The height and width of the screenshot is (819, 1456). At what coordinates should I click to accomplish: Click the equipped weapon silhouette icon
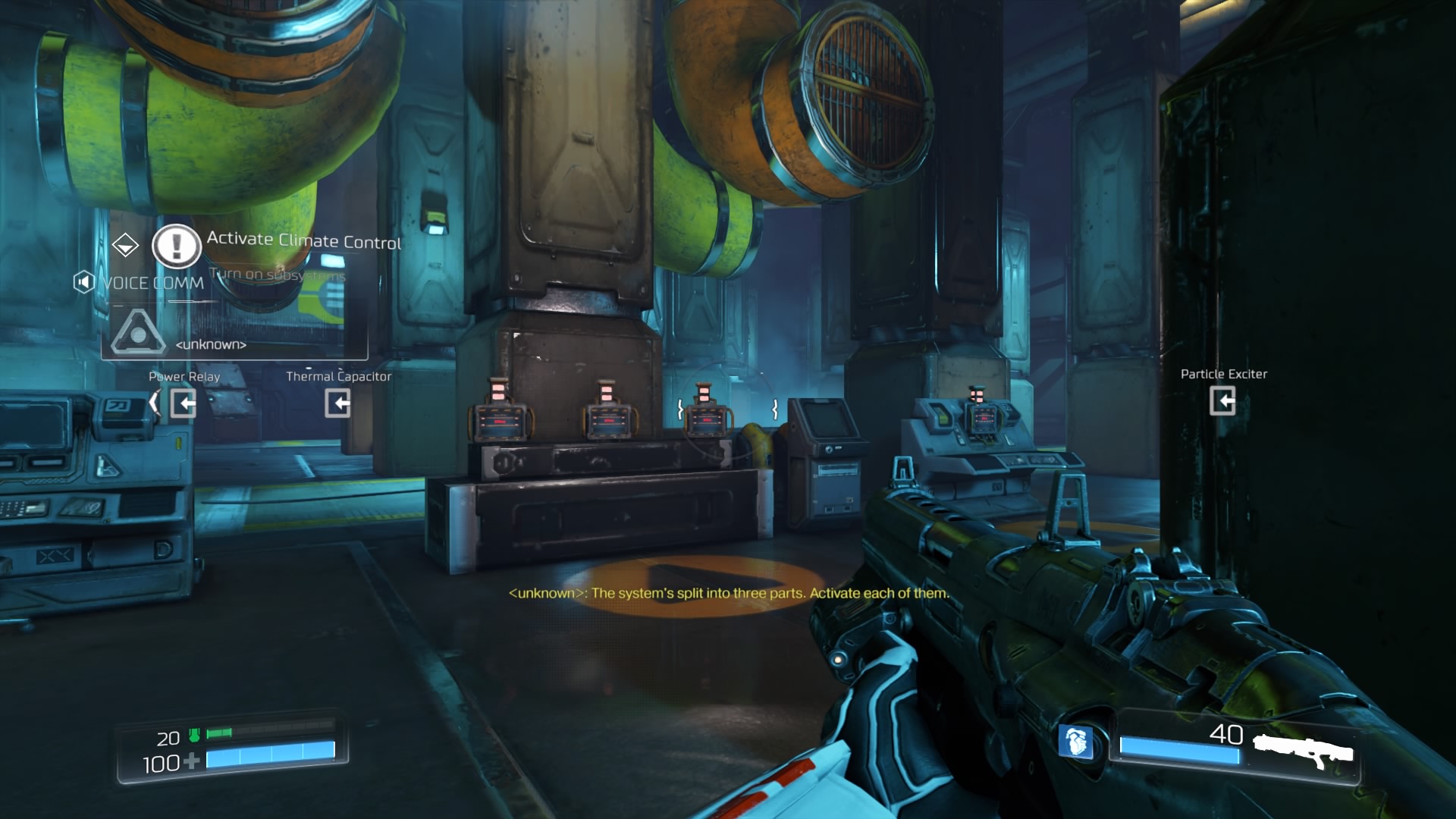pyautogui.click(x=1303, y=750)
